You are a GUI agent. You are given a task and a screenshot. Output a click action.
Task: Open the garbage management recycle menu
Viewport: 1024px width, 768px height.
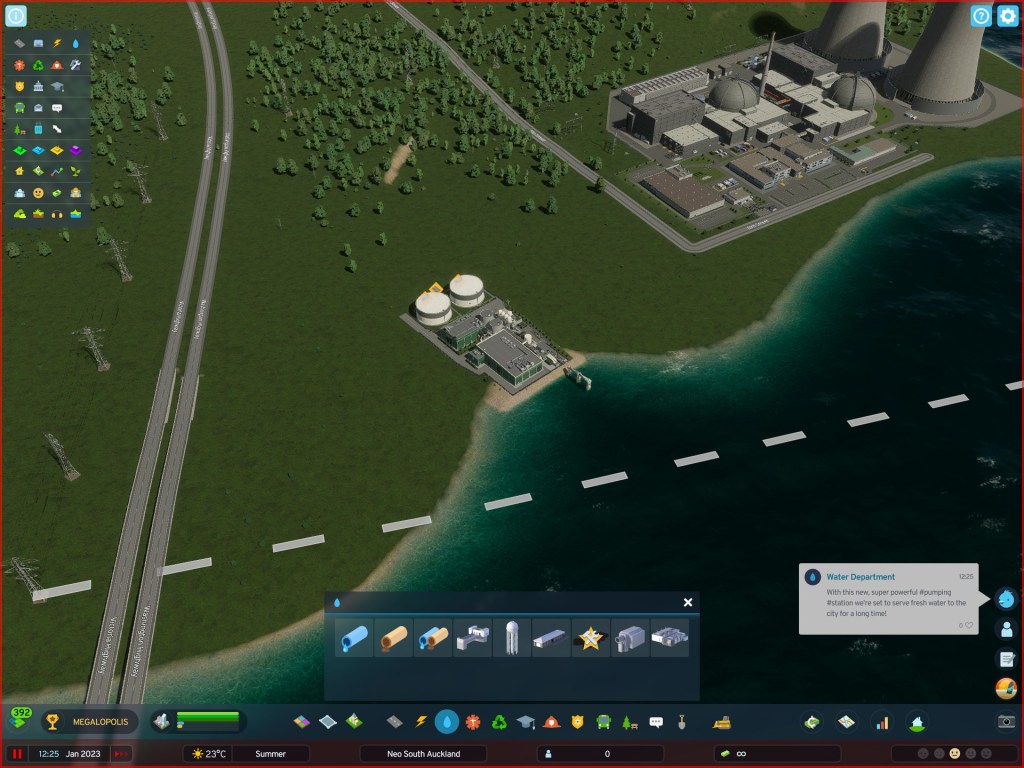499,721
